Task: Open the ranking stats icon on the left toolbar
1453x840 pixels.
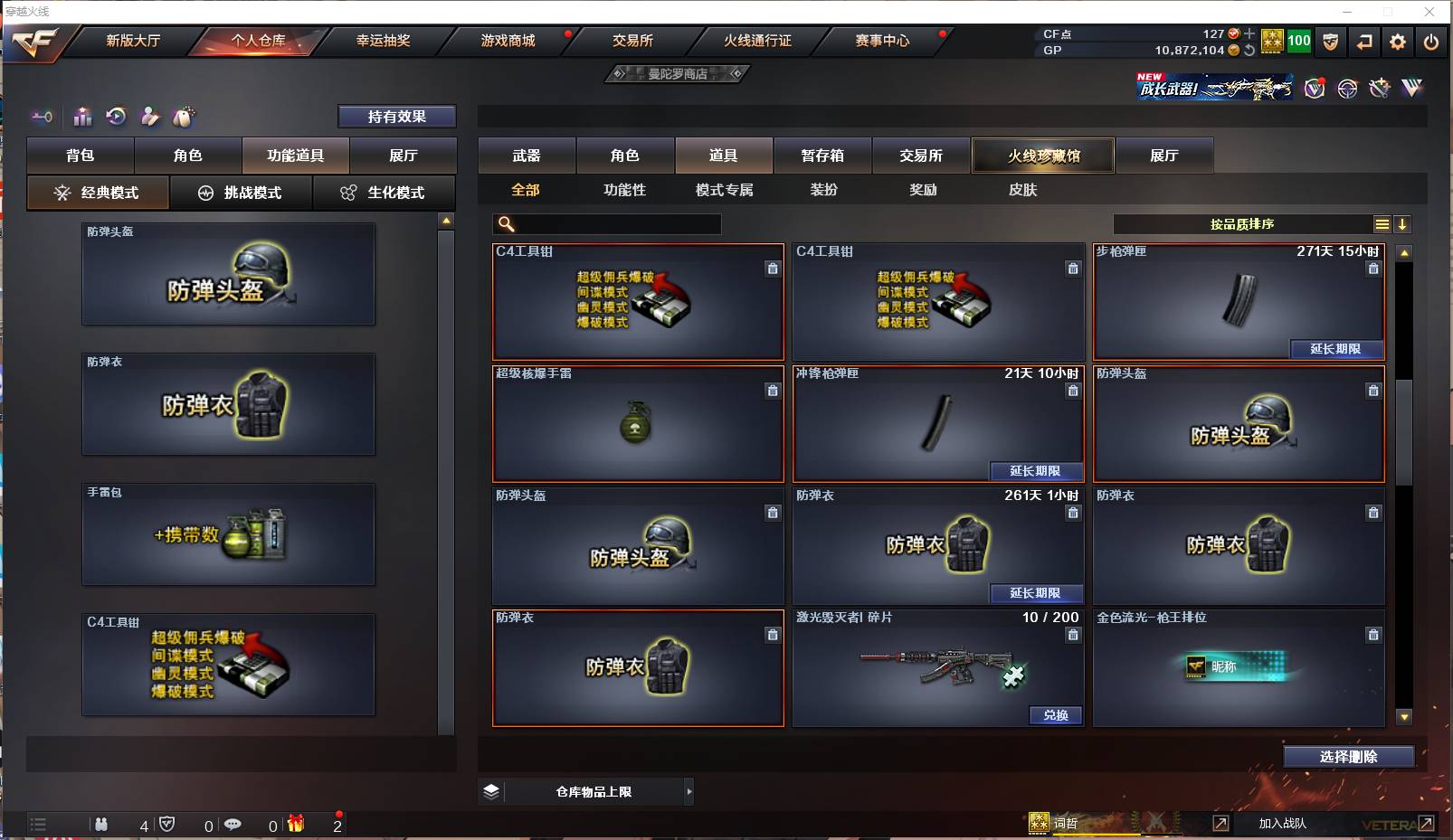Action: pos(82,117)
